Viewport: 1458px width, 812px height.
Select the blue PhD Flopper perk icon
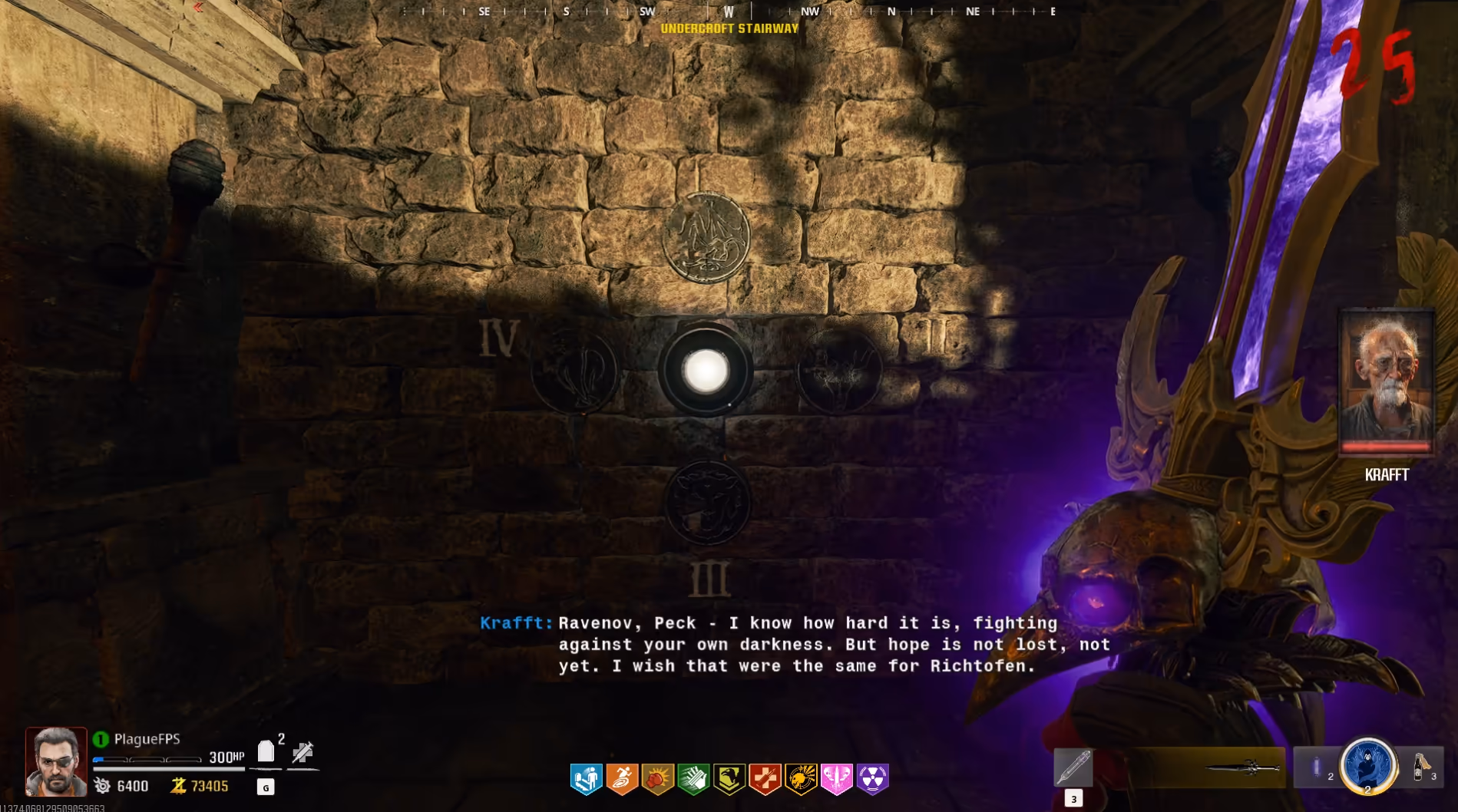[587, 778]
